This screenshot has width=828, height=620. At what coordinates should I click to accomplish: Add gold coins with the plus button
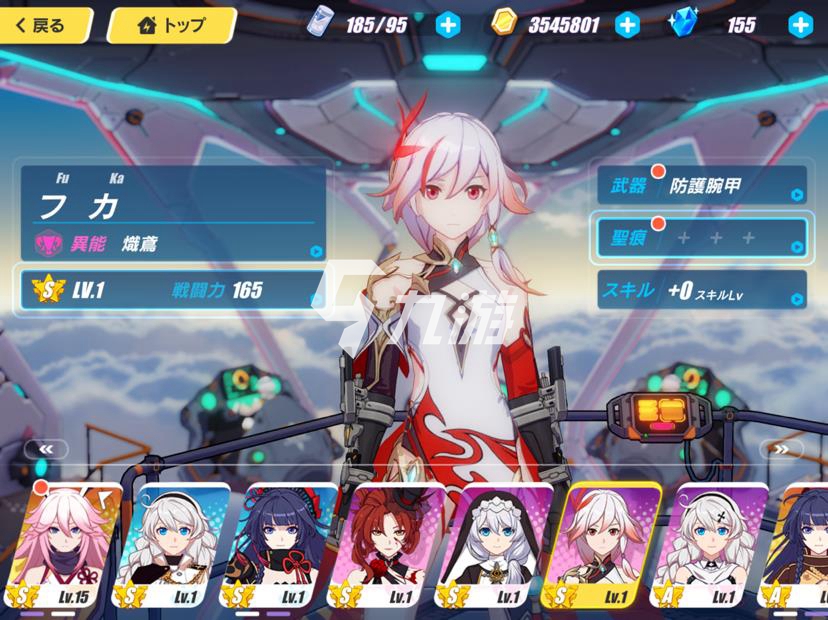point(627,25)
